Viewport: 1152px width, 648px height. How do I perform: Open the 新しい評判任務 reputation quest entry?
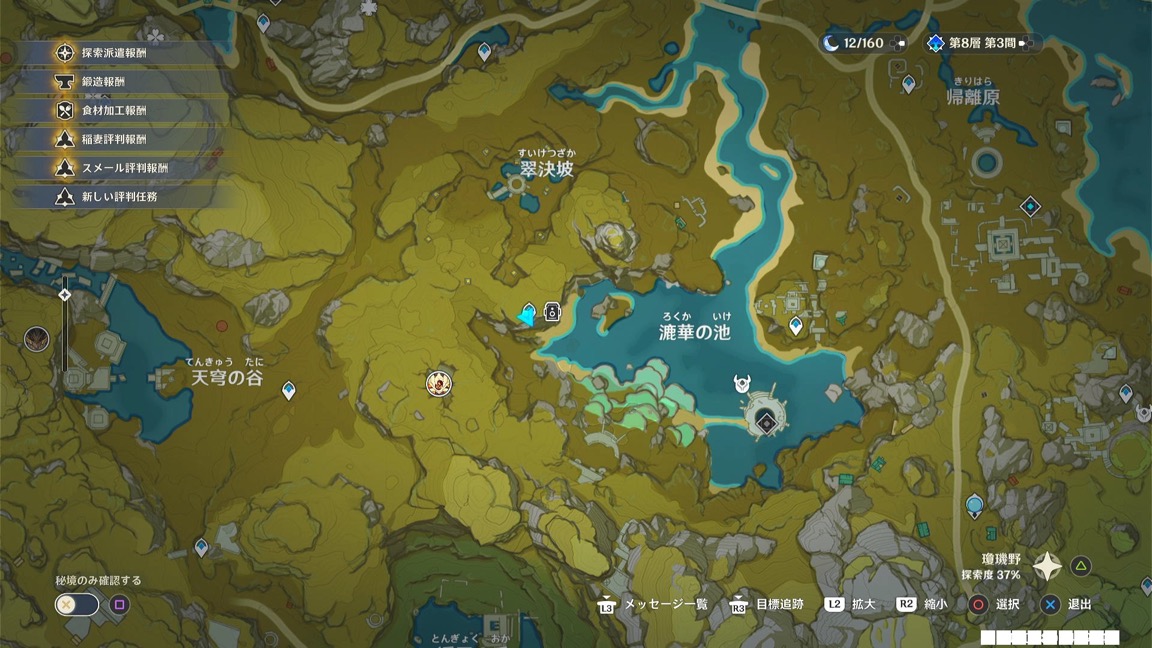pos(118,197)
